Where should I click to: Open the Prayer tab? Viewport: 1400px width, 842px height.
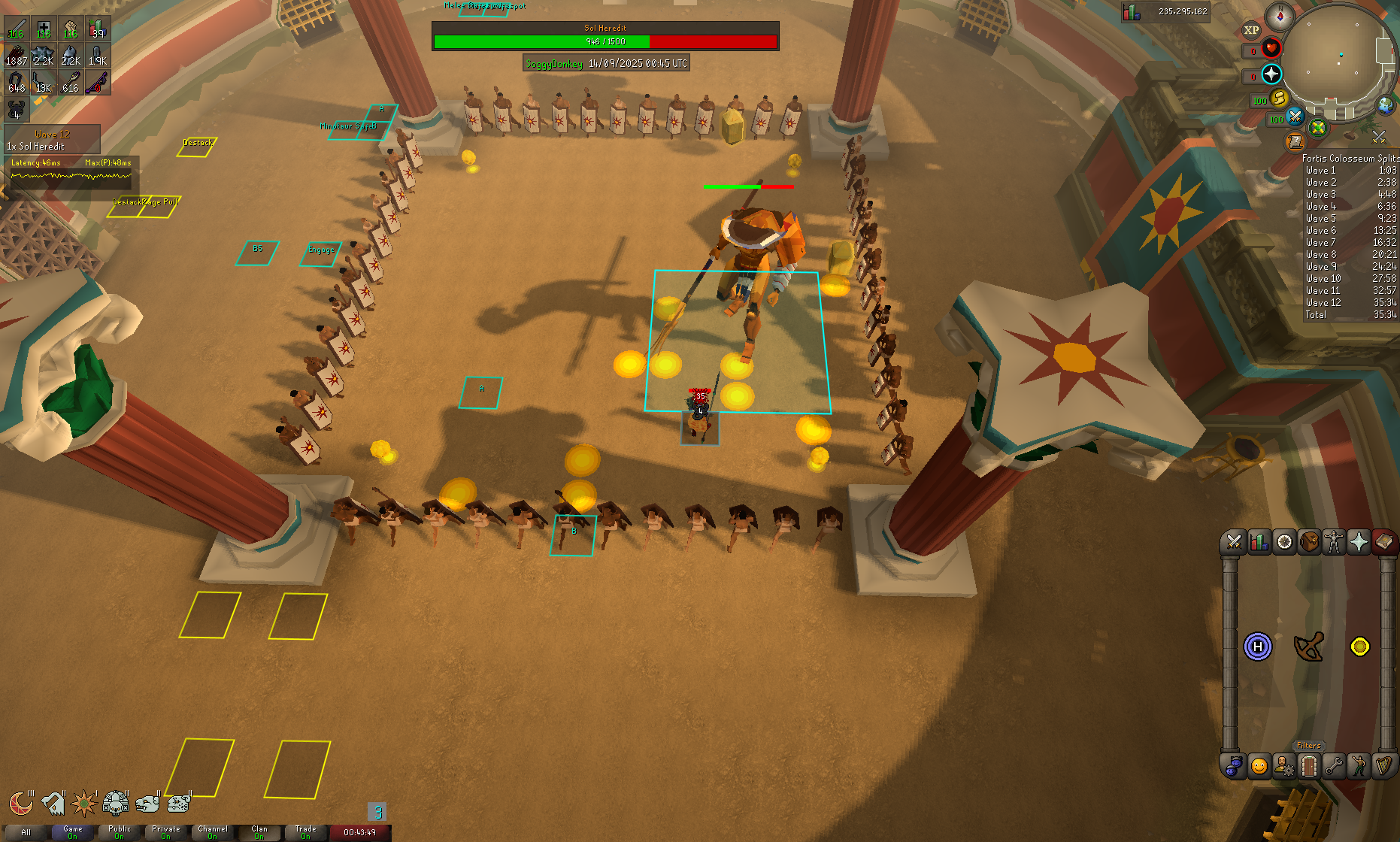coord(1359,542)
